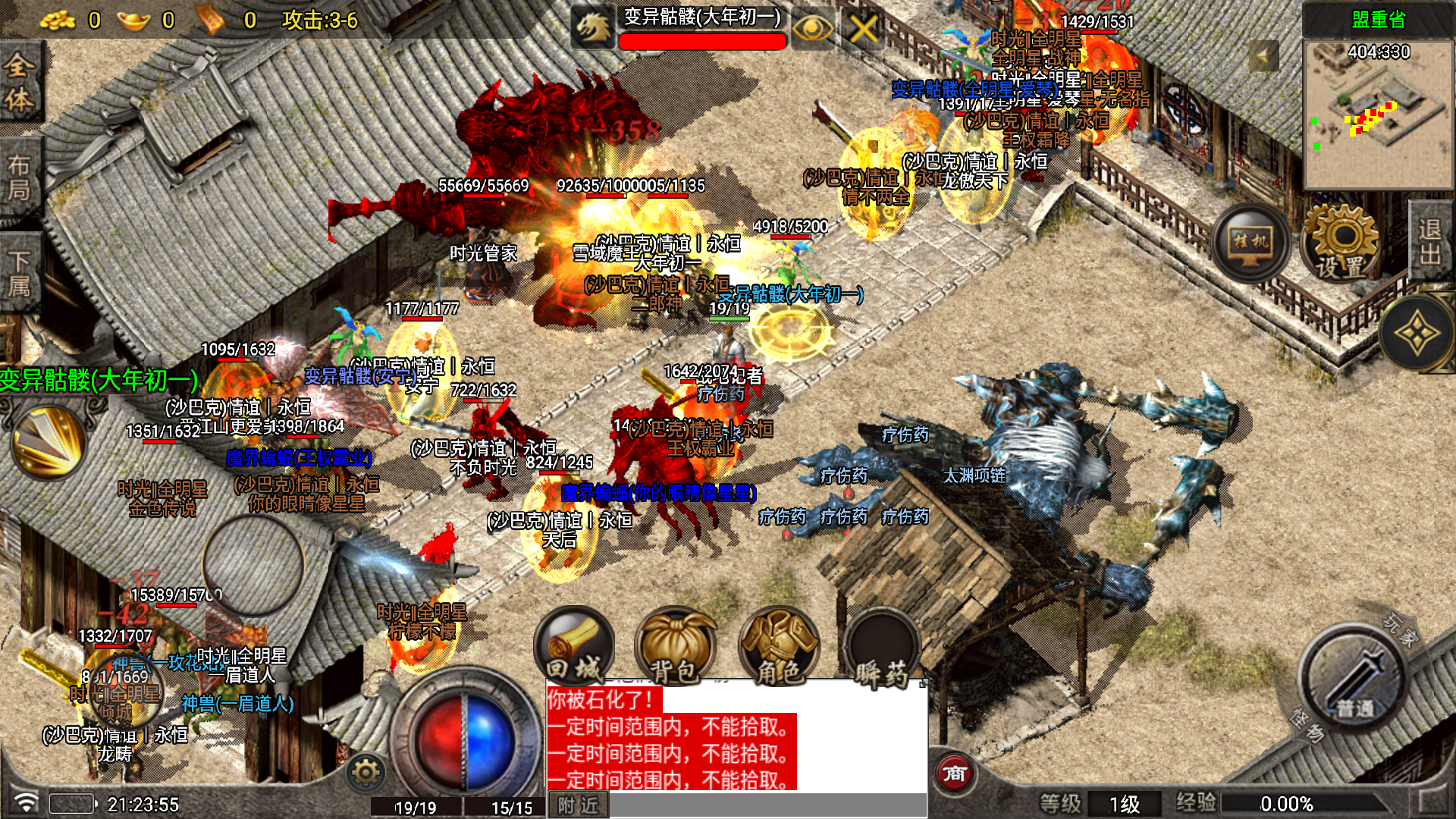The image size is (1456, 819).
Task: Open the minimap view
Action: coord(1377,114)
